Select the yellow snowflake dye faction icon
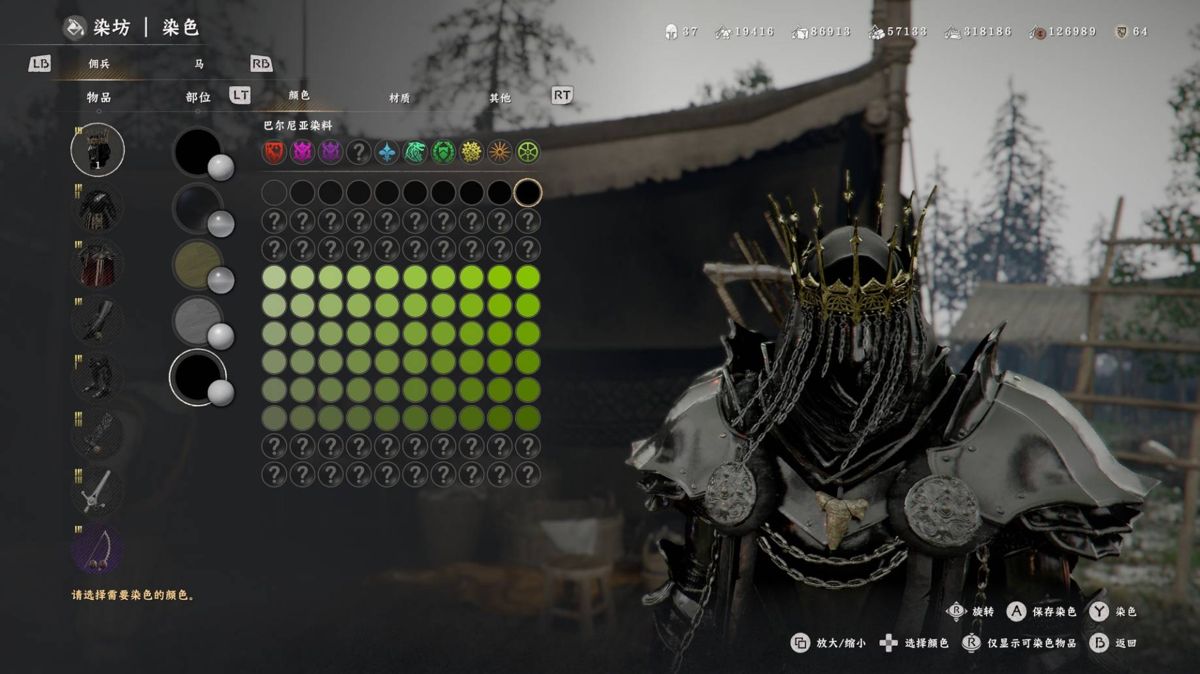Viewport: 1200px width, 674px height. coord(471,152)
